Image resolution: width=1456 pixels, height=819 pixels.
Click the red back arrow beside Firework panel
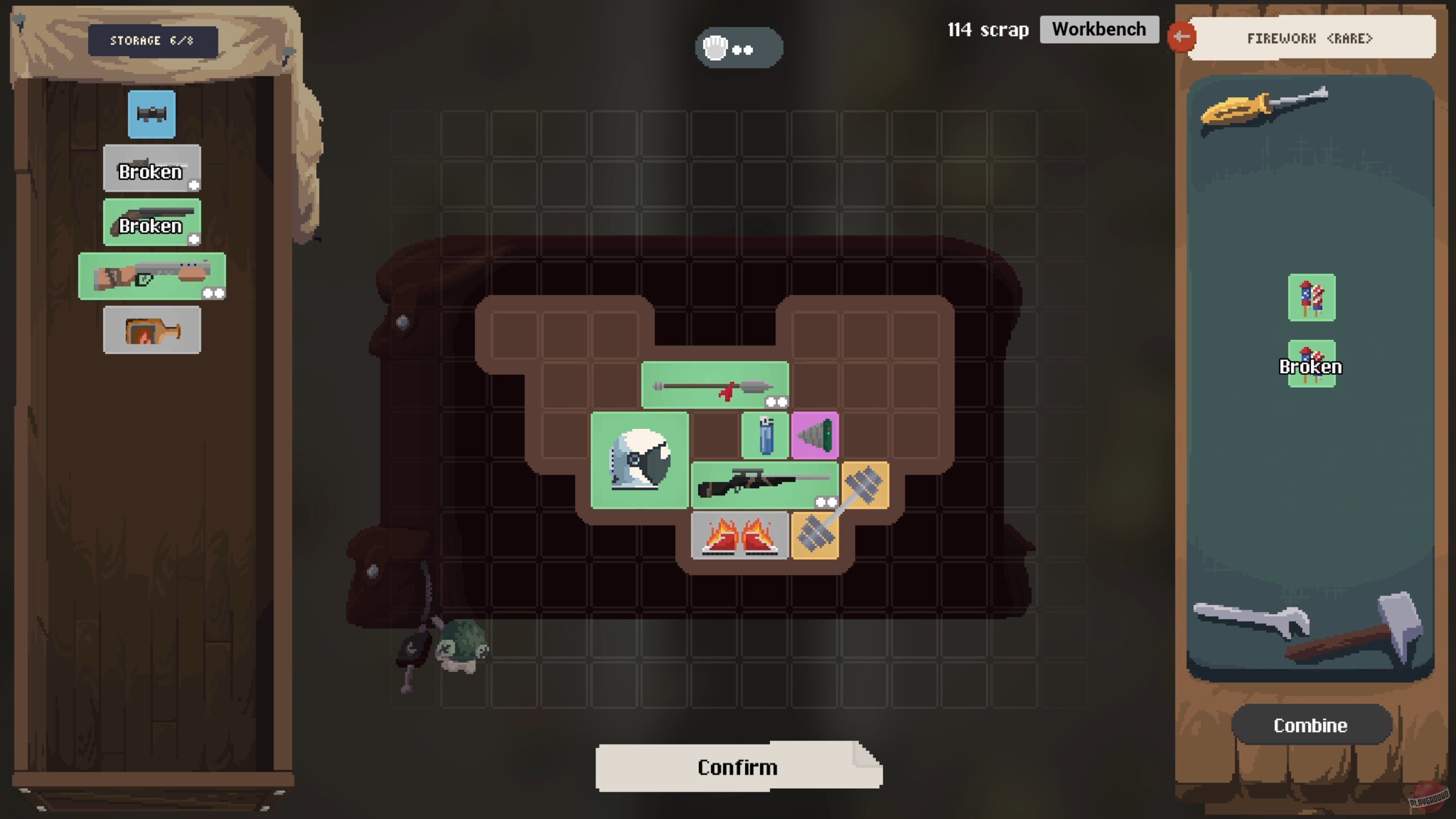[x=1183, y=36]
